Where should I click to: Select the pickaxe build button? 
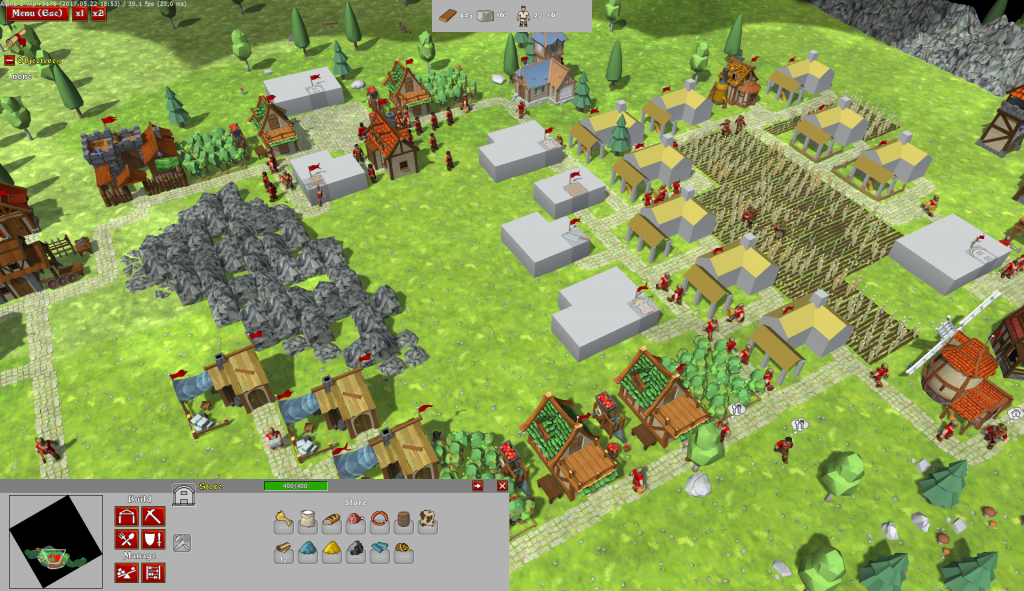point(153,517)
